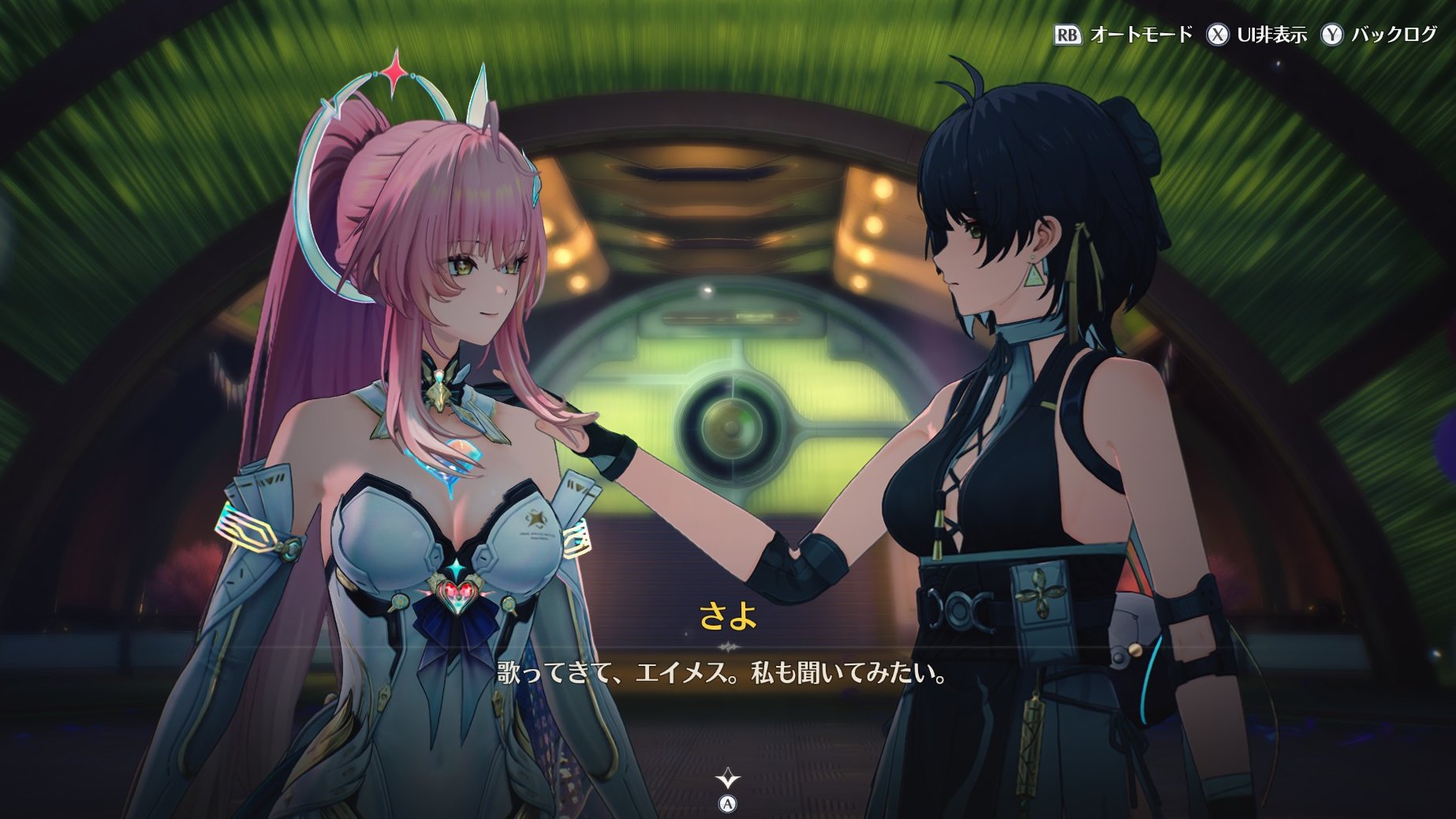Open the バックログ dialogue backlog
Screen dimensions: 1456x819
pyautogui.click(x=1380, y=35)
